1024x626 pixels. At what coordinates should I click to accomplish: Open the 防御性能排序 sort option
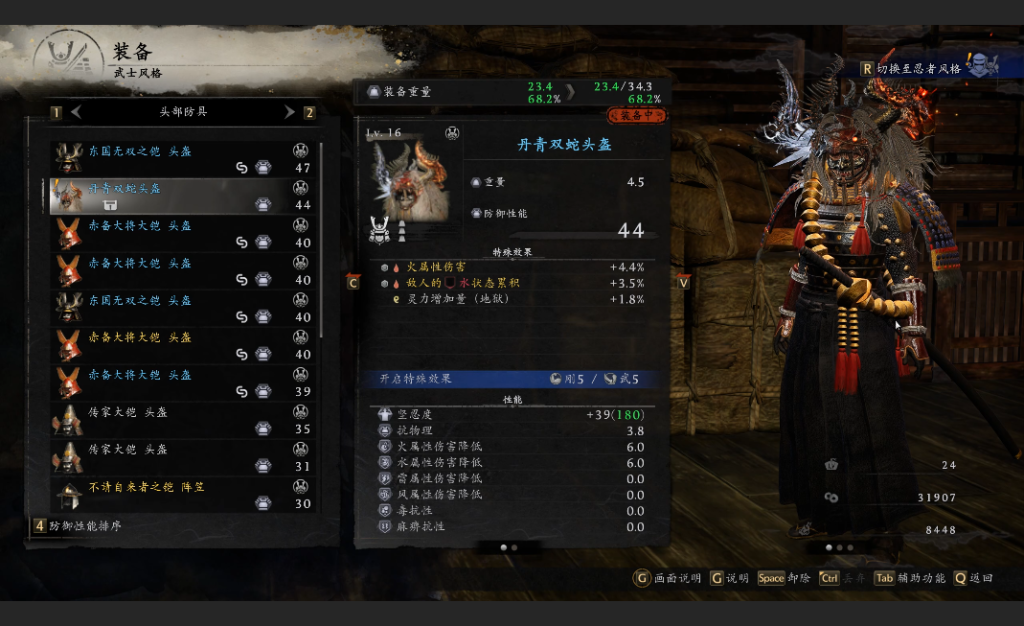(x=82, y=525)
